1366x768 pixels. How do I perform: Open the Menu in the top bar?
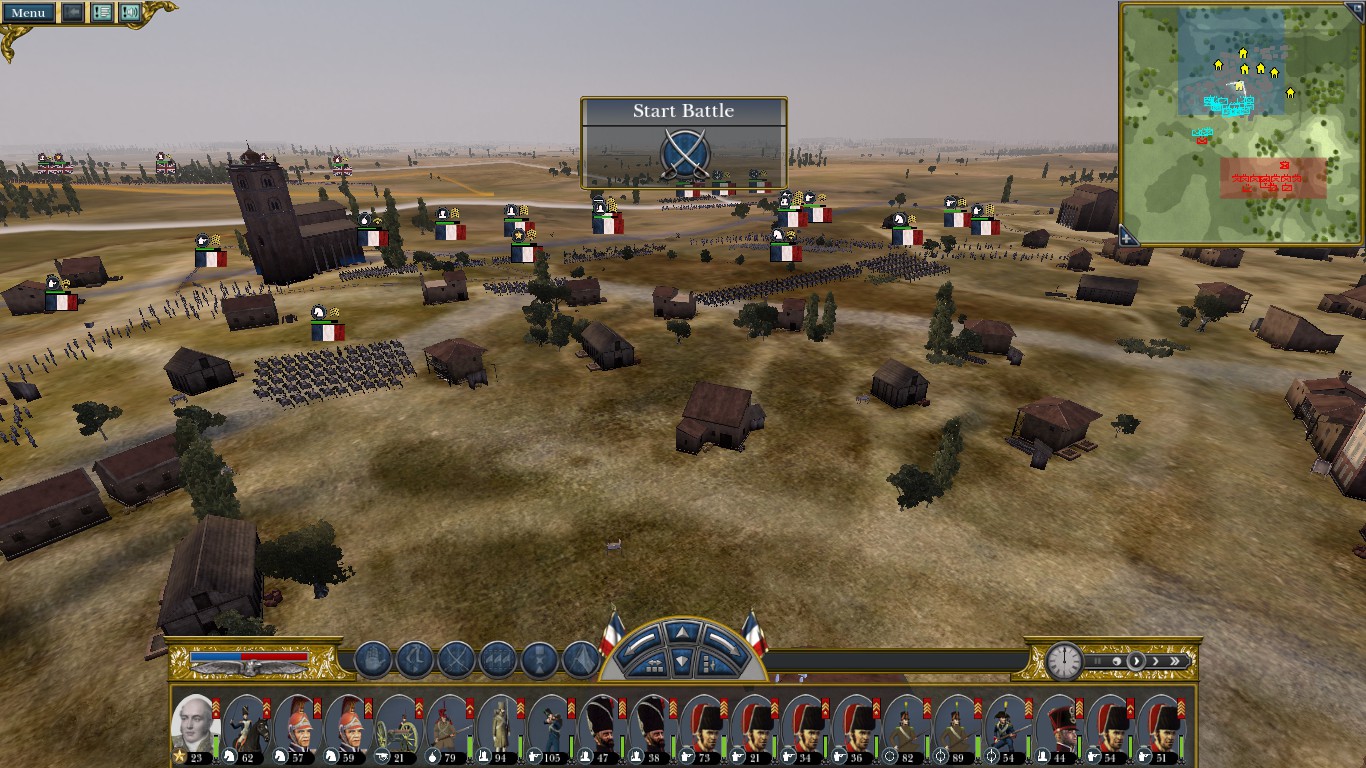[x=27, y=13]
